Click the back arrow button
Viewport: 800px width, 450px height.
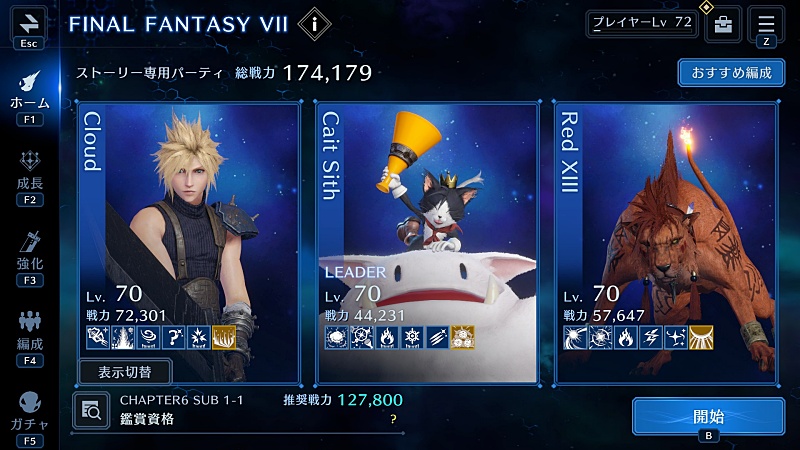tap(28, 22)
